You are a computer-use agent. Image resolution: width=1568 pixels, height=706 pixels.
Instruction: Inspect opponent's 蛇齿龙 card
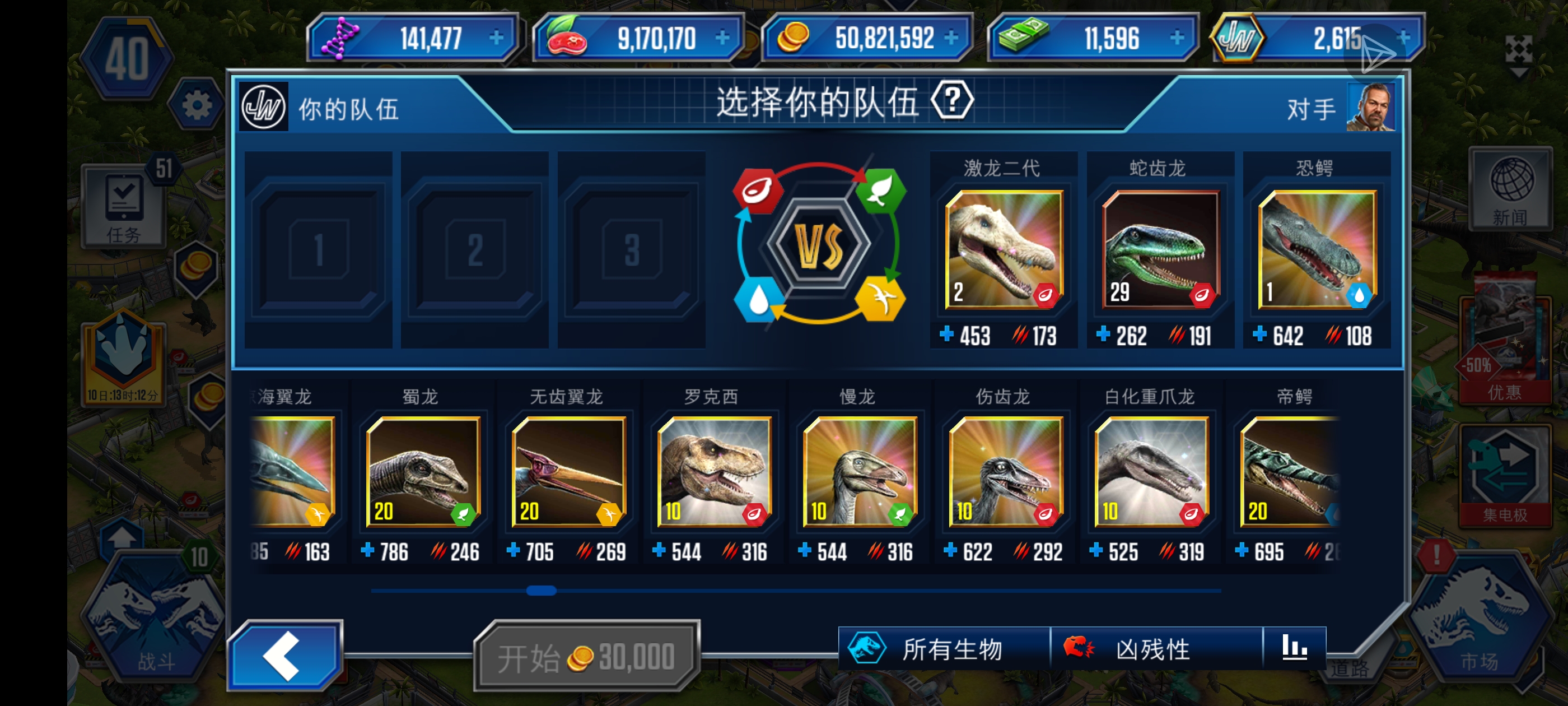pos(1160,249)
